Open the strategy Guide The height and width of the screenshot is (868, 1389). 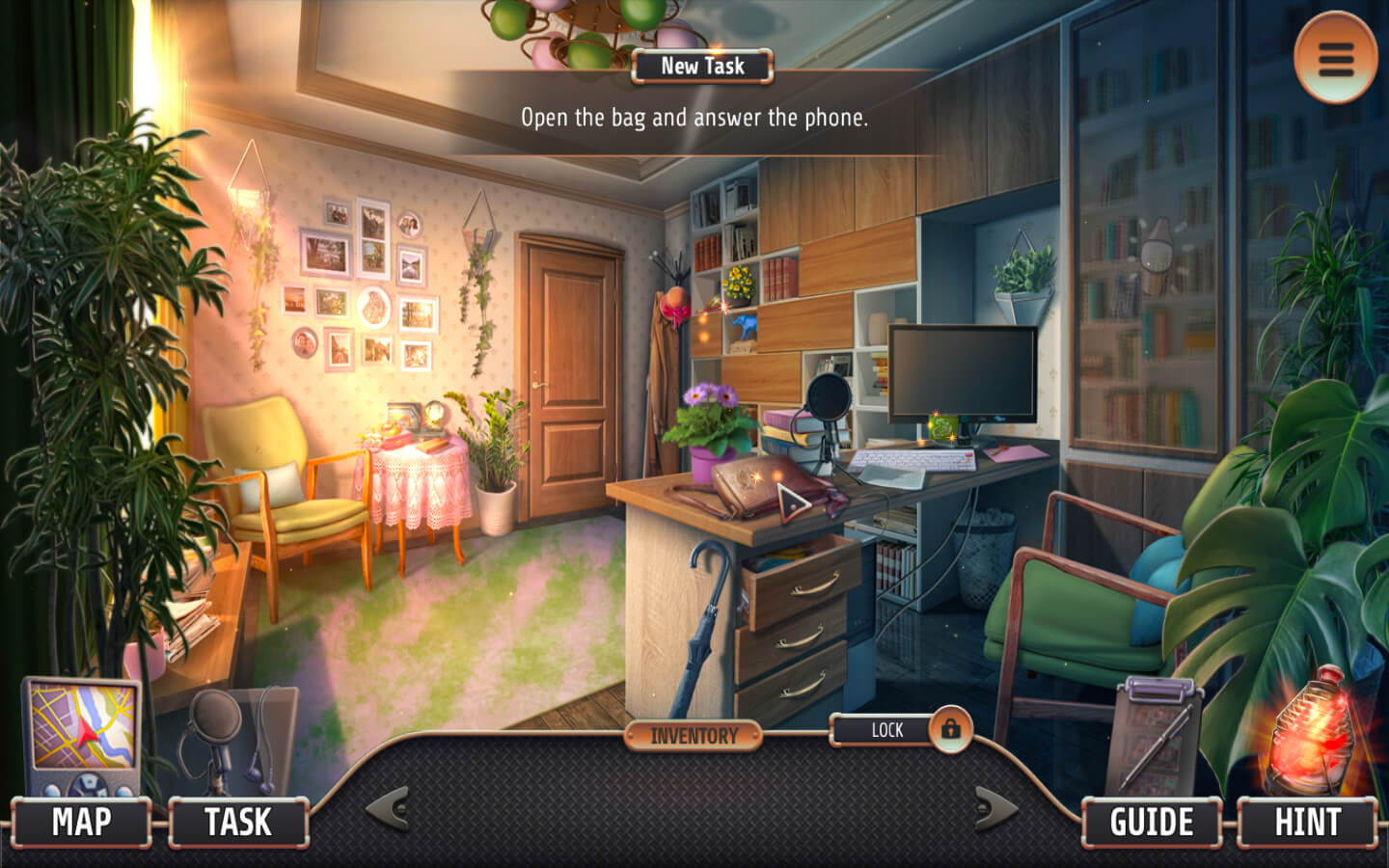point(1151,822)
